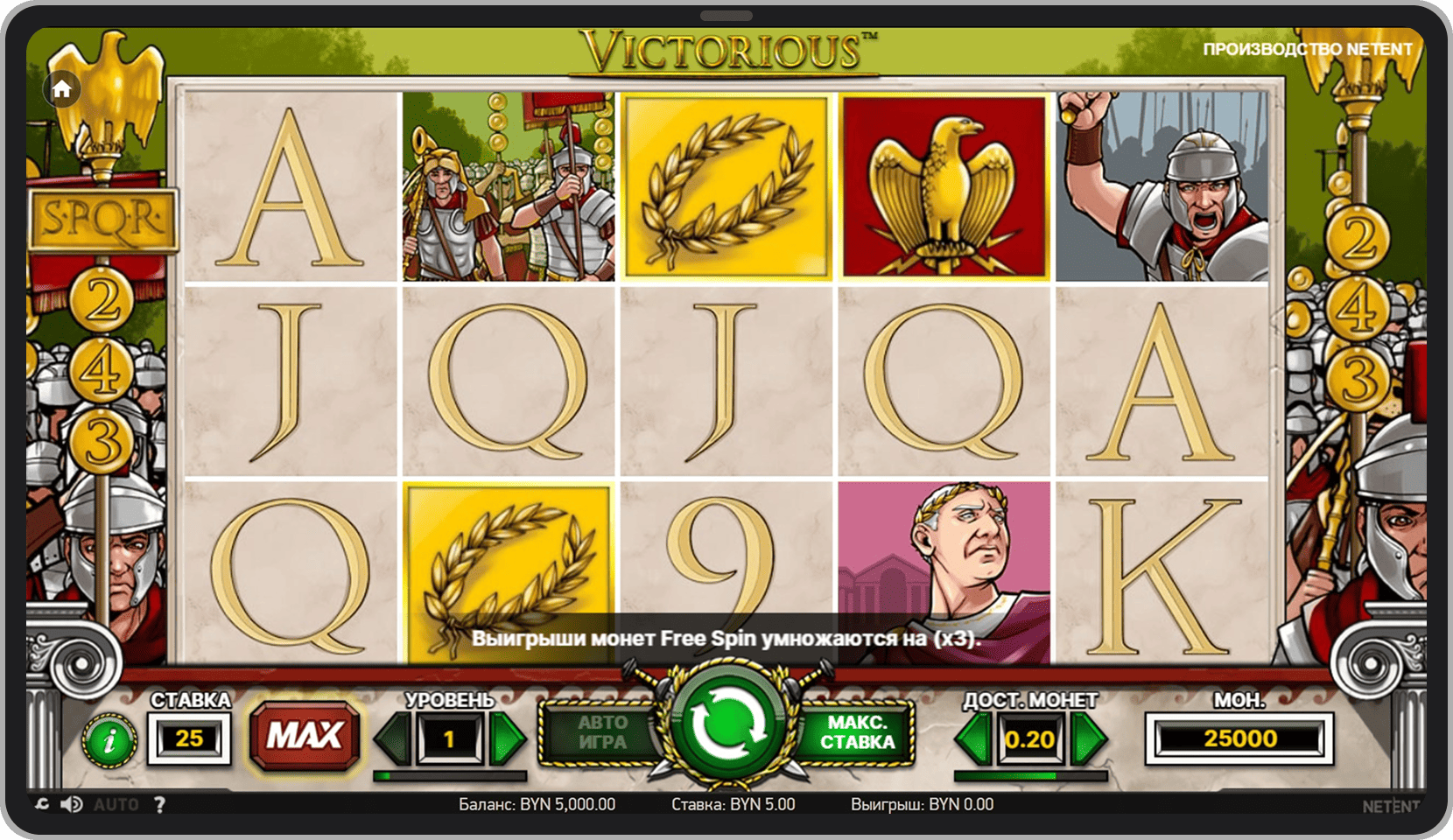The width and height of the screenshot is (1453, 840).
Task: Open the wrench settings icon
Action: [42, 804]
